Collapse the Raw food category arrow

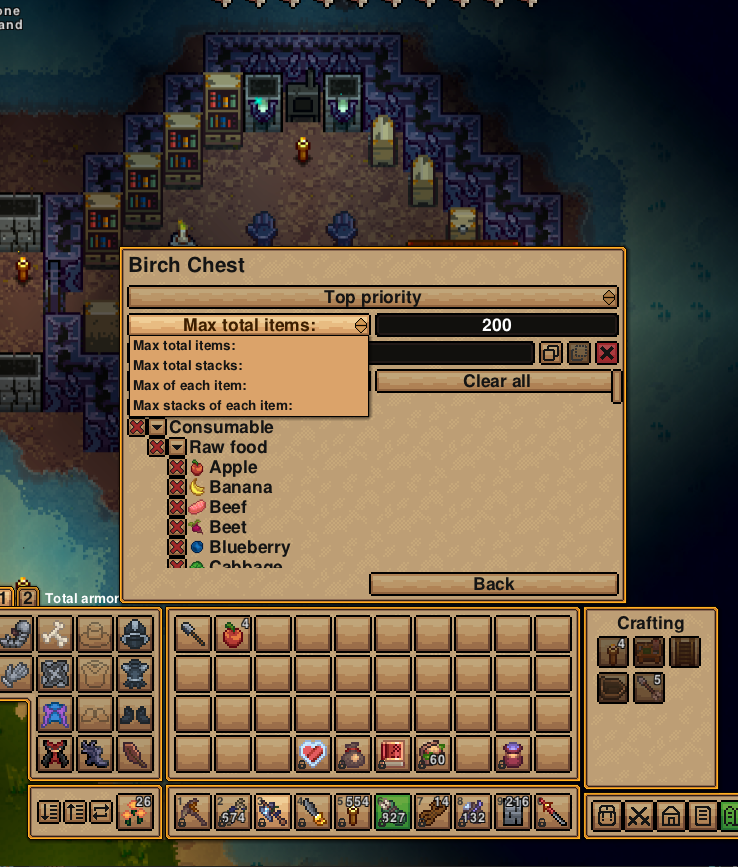[177, 447]
